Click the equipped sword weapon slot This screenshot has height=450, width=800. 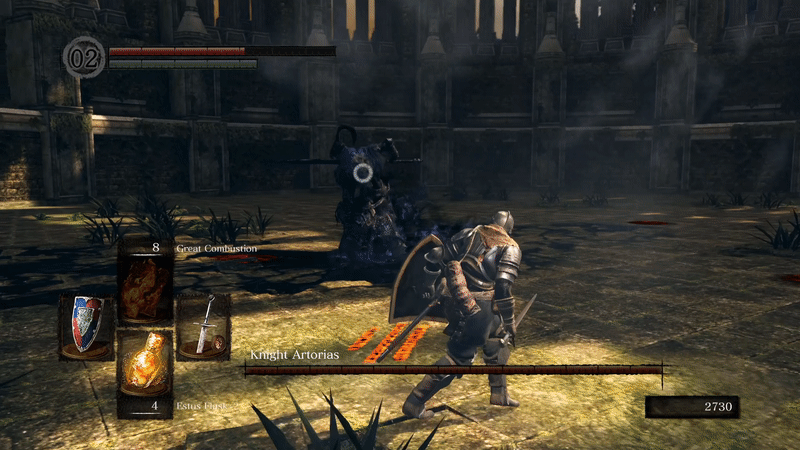[204, 325]
